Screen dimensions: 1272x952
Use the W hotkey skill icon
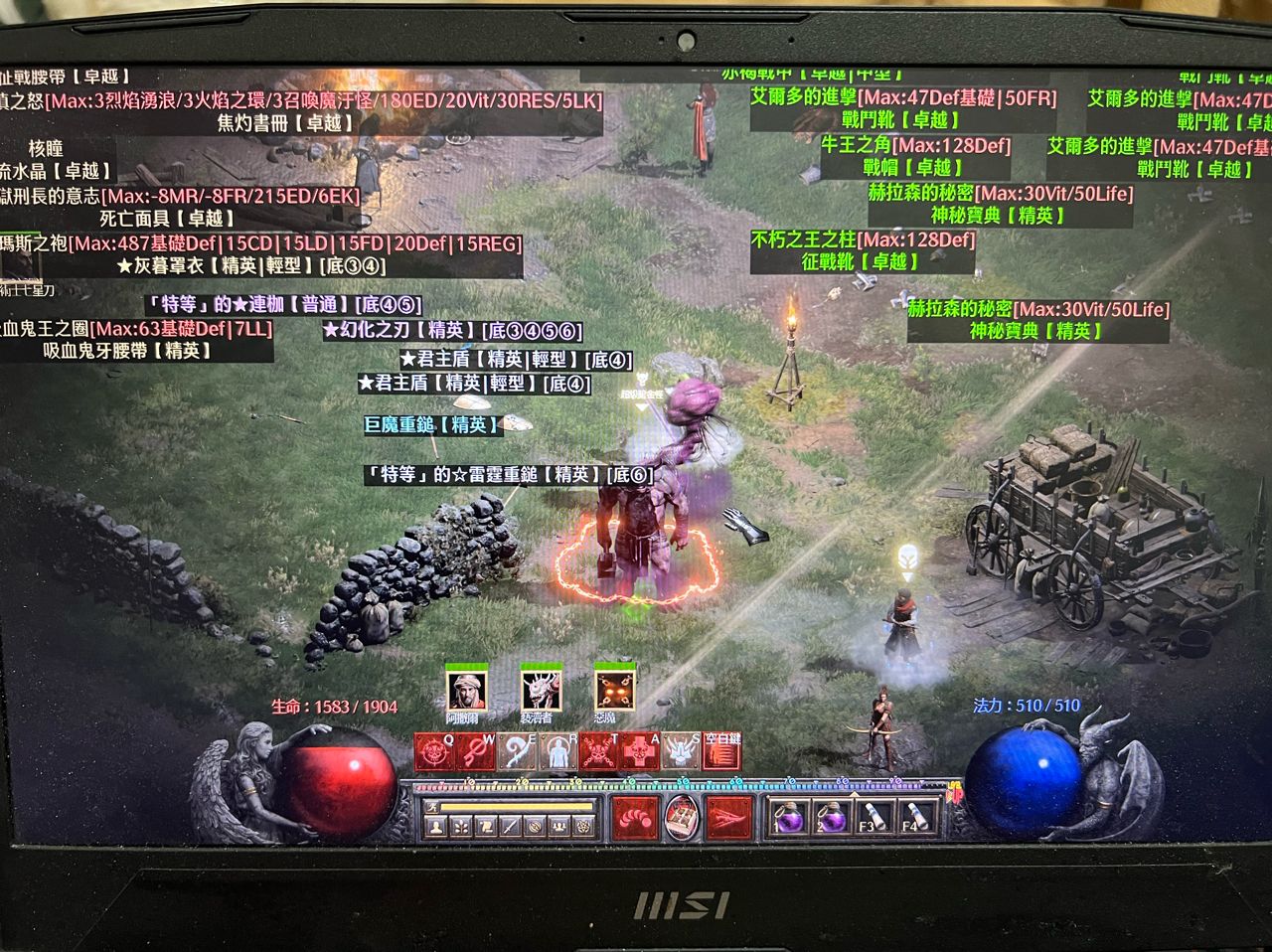tap(475, 752)
